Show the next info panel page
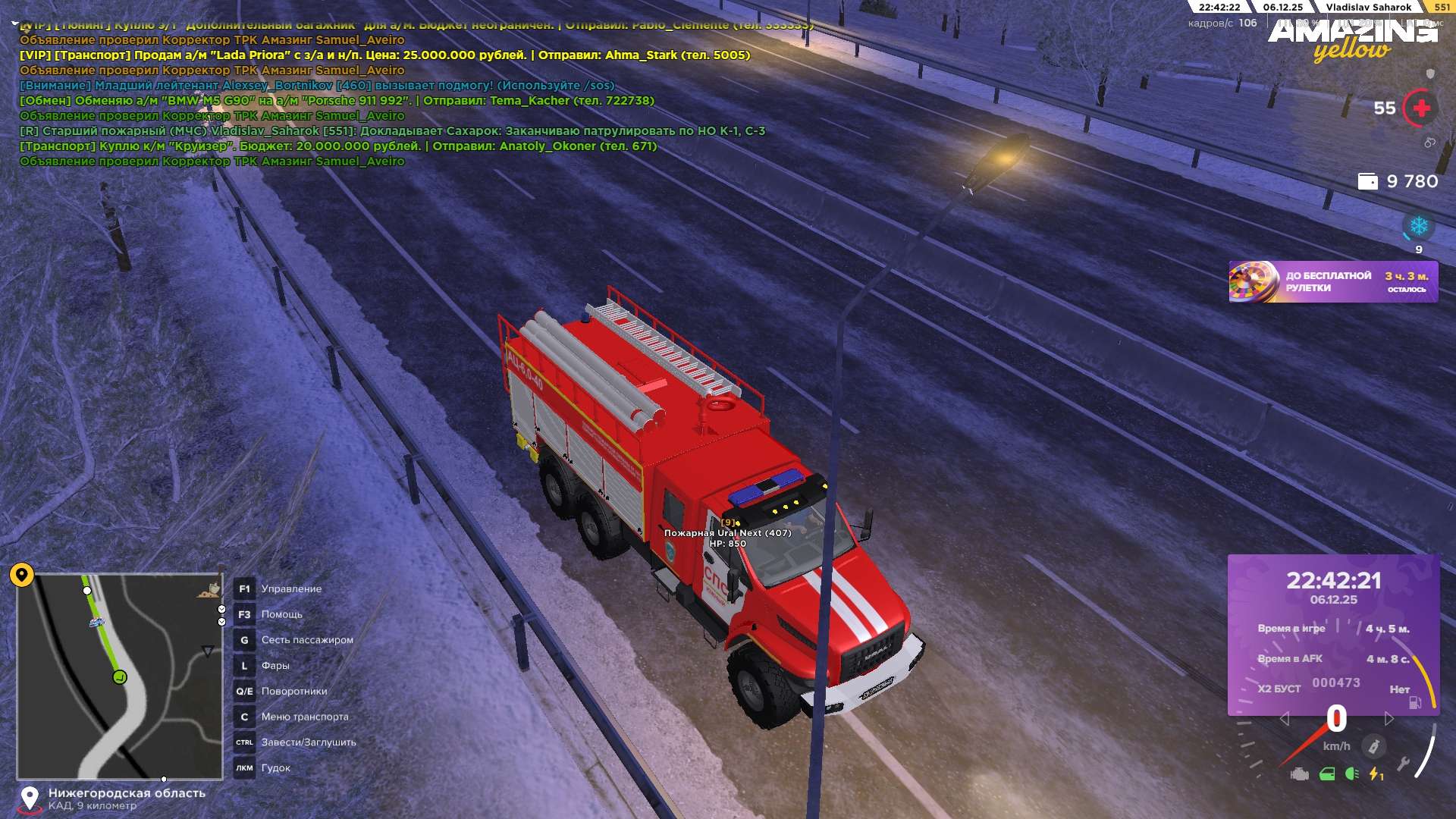This screenshot has width=1456, height=819. tap(1389, 718)
